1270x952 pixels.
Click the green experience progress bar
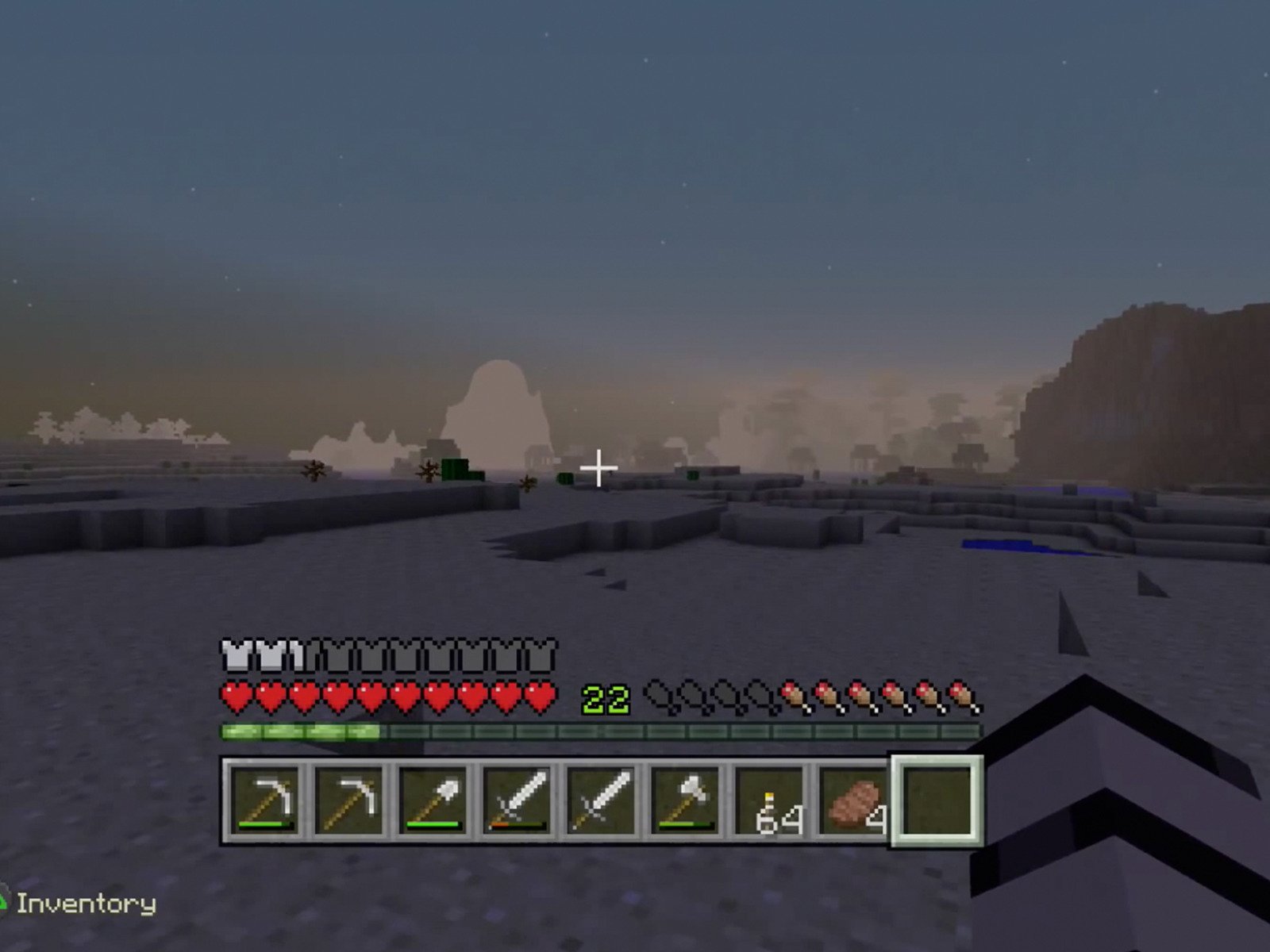coord(302,730)
